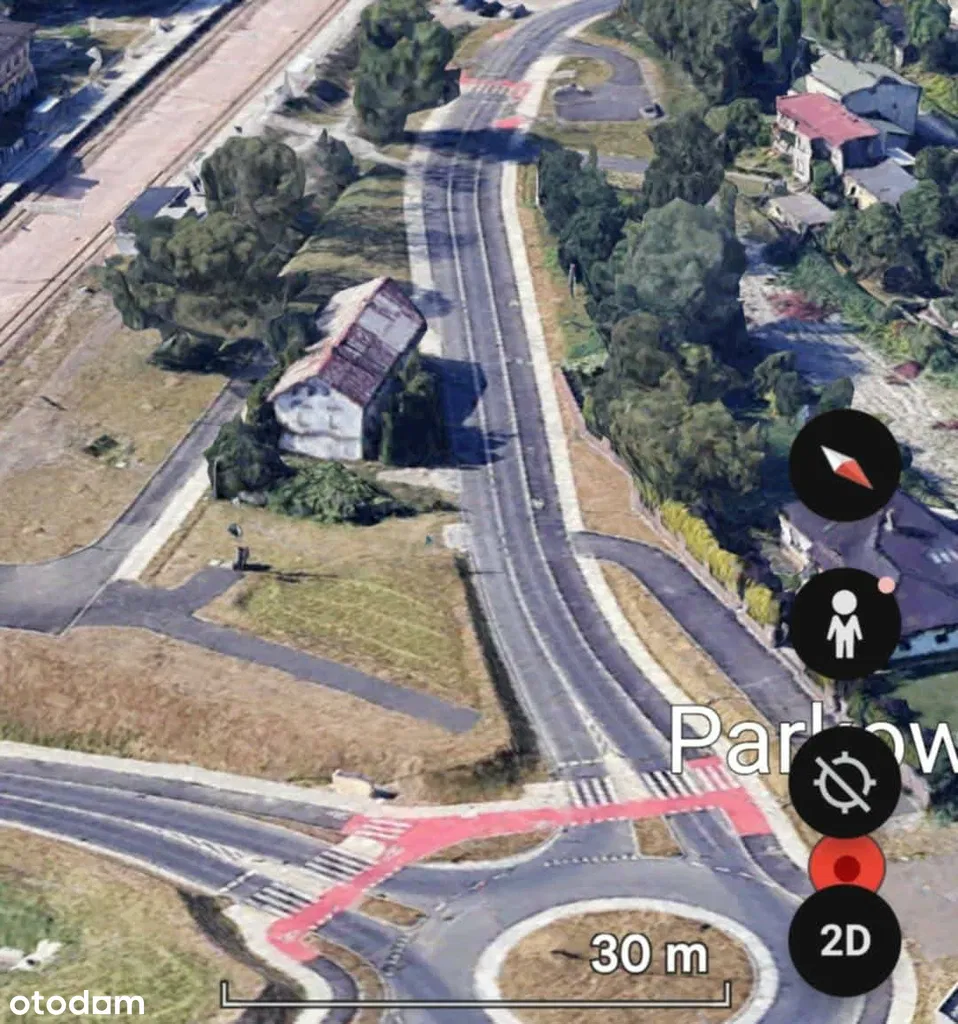Tap the crossed-out location target button
Screen dimensions: 958x1024
click(844, 781)
